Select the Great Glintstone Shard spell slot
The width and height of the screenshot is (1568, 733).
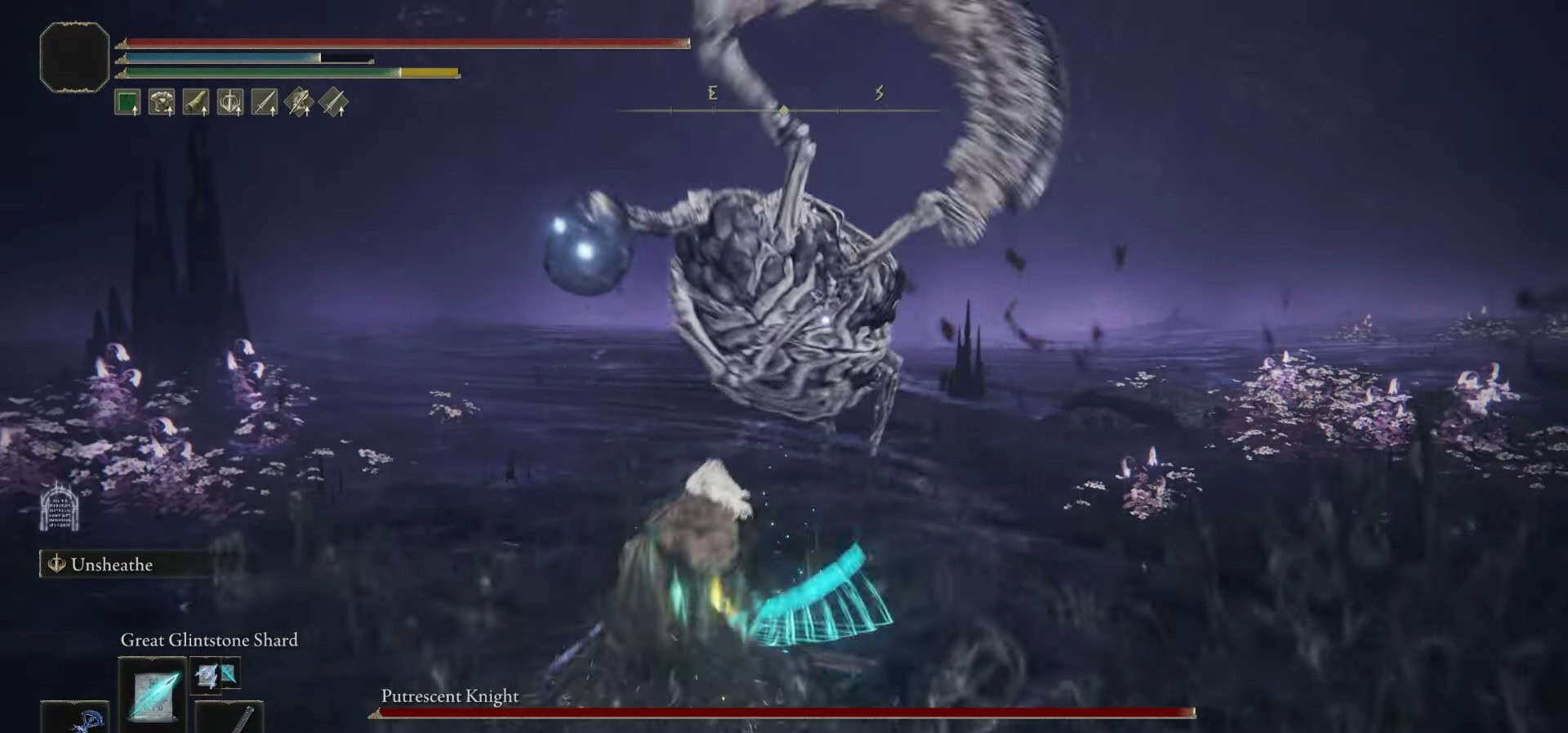(x=153, y=692)
